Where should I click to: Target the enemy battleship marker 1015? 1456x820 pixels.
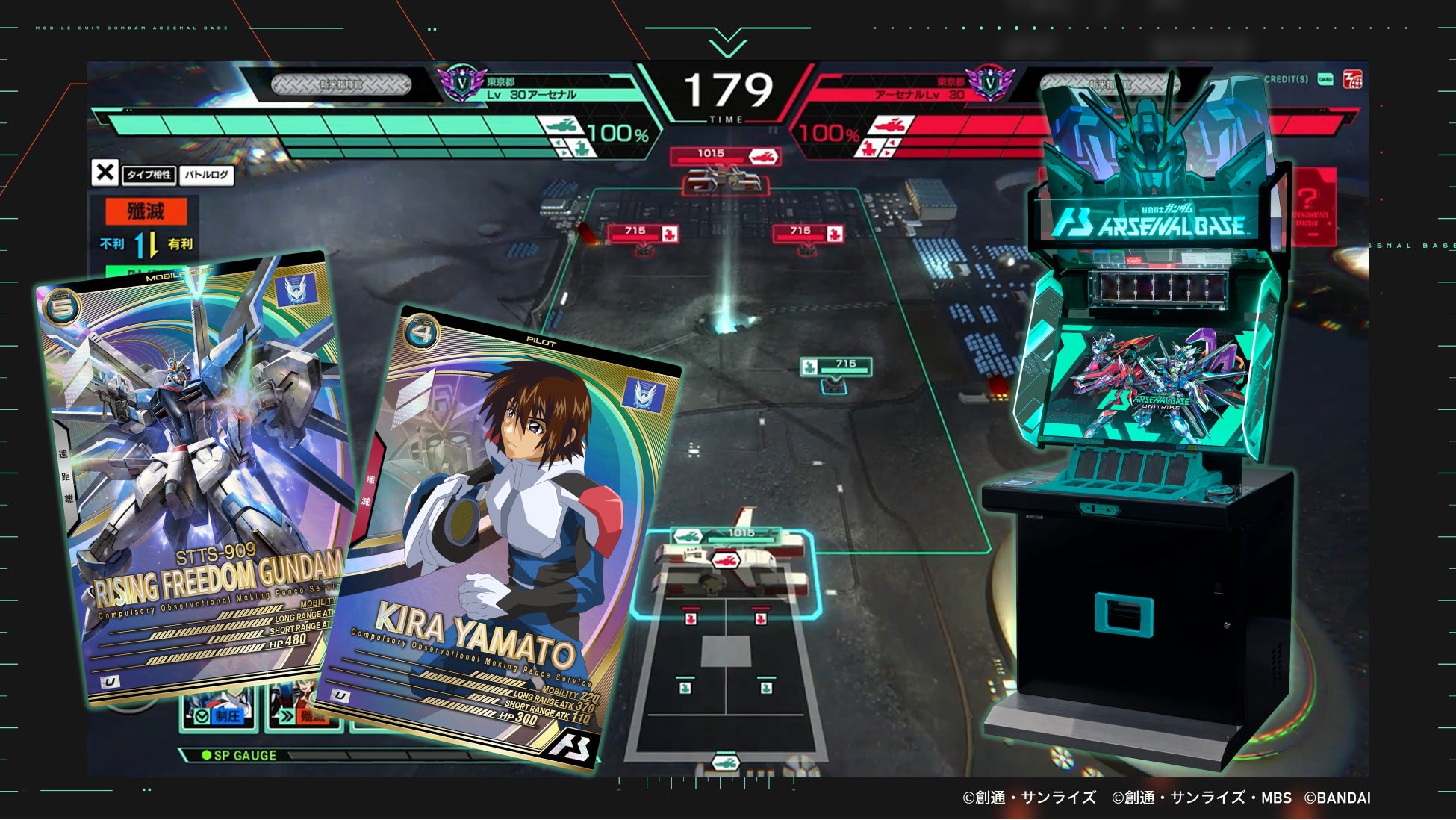724,156
